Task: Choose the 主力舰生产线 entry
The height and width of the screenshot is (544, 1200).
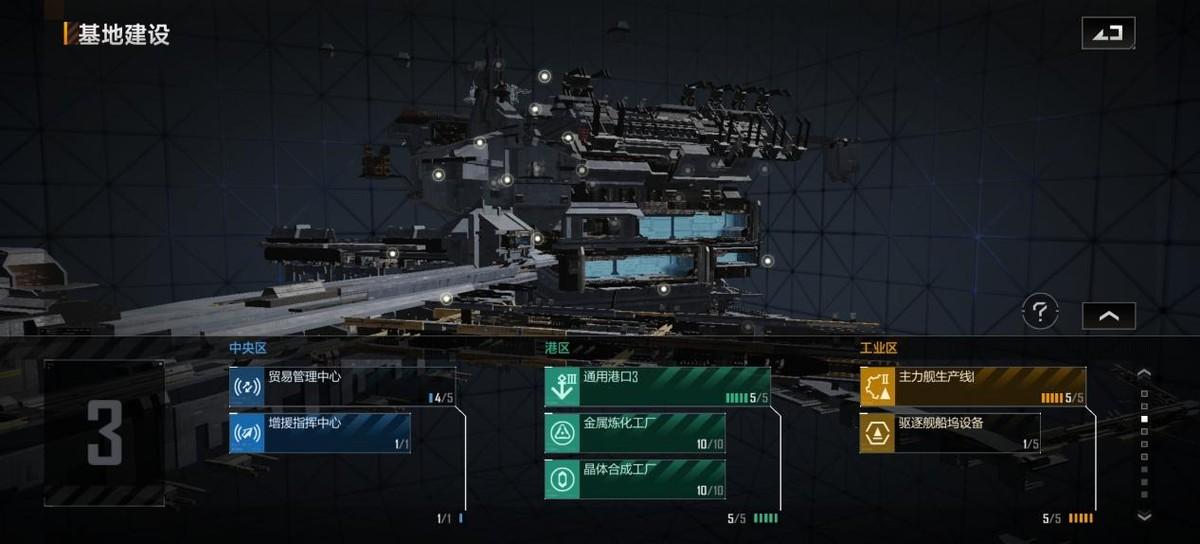Action: pos(972,387)
